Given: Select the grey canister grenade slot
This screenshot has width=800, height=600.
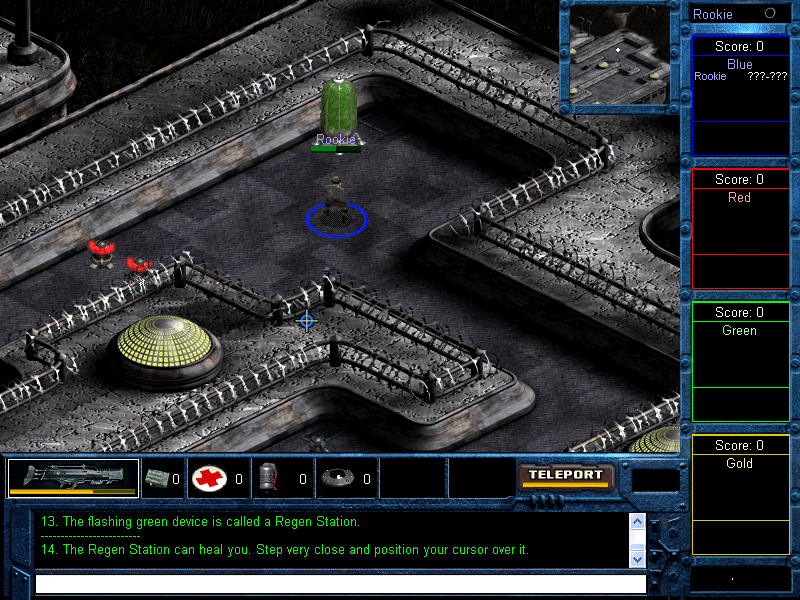Looking at the screenshot, I should (268, 478).
